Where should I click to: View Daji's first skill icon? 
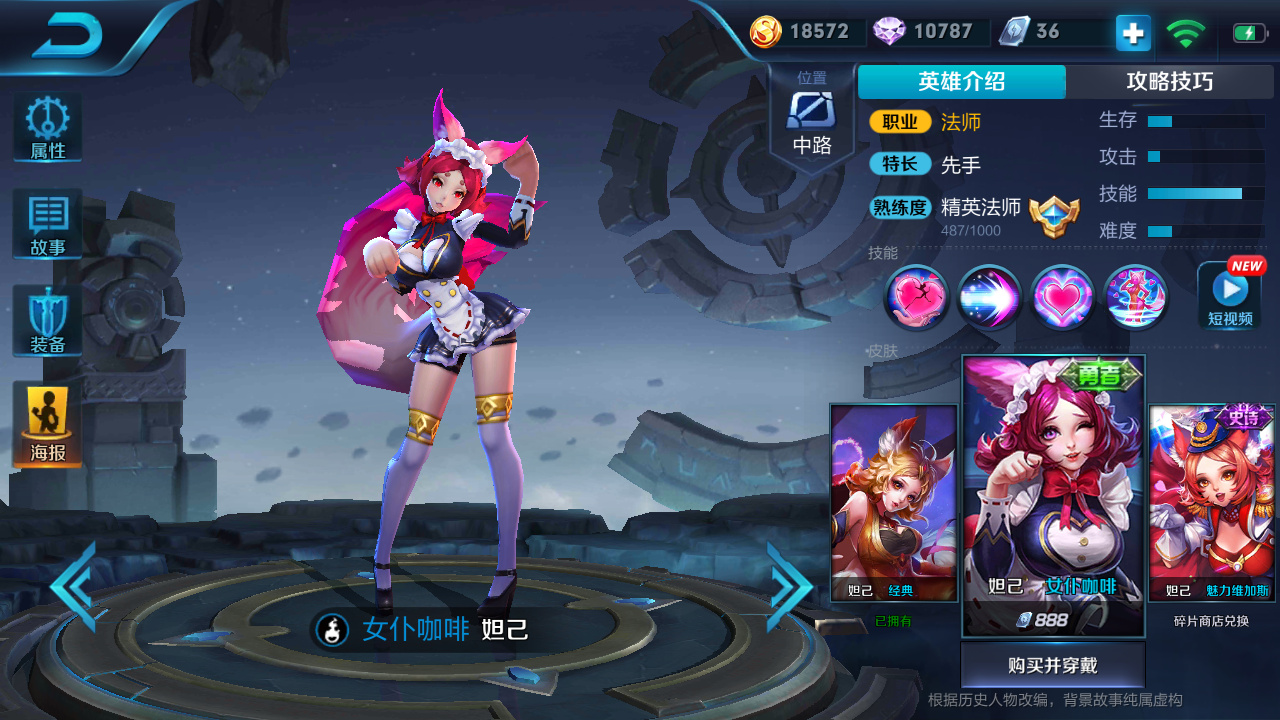pos(916,298)
